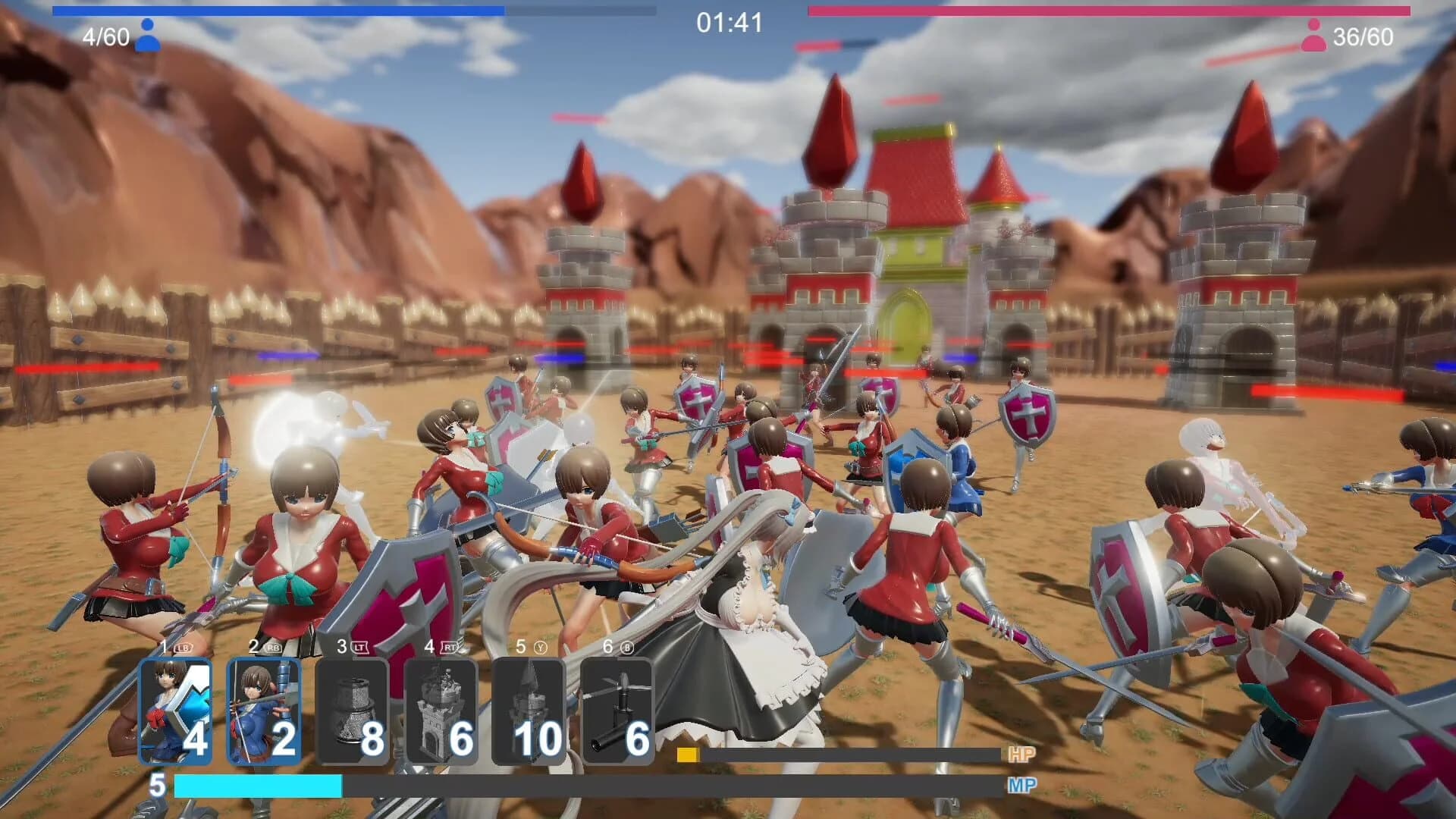This screenshot has width=1456, height=819.
Task: Click the pink team counter reading 36/60
Action: pyautogui.click(x=1365, y=33)
